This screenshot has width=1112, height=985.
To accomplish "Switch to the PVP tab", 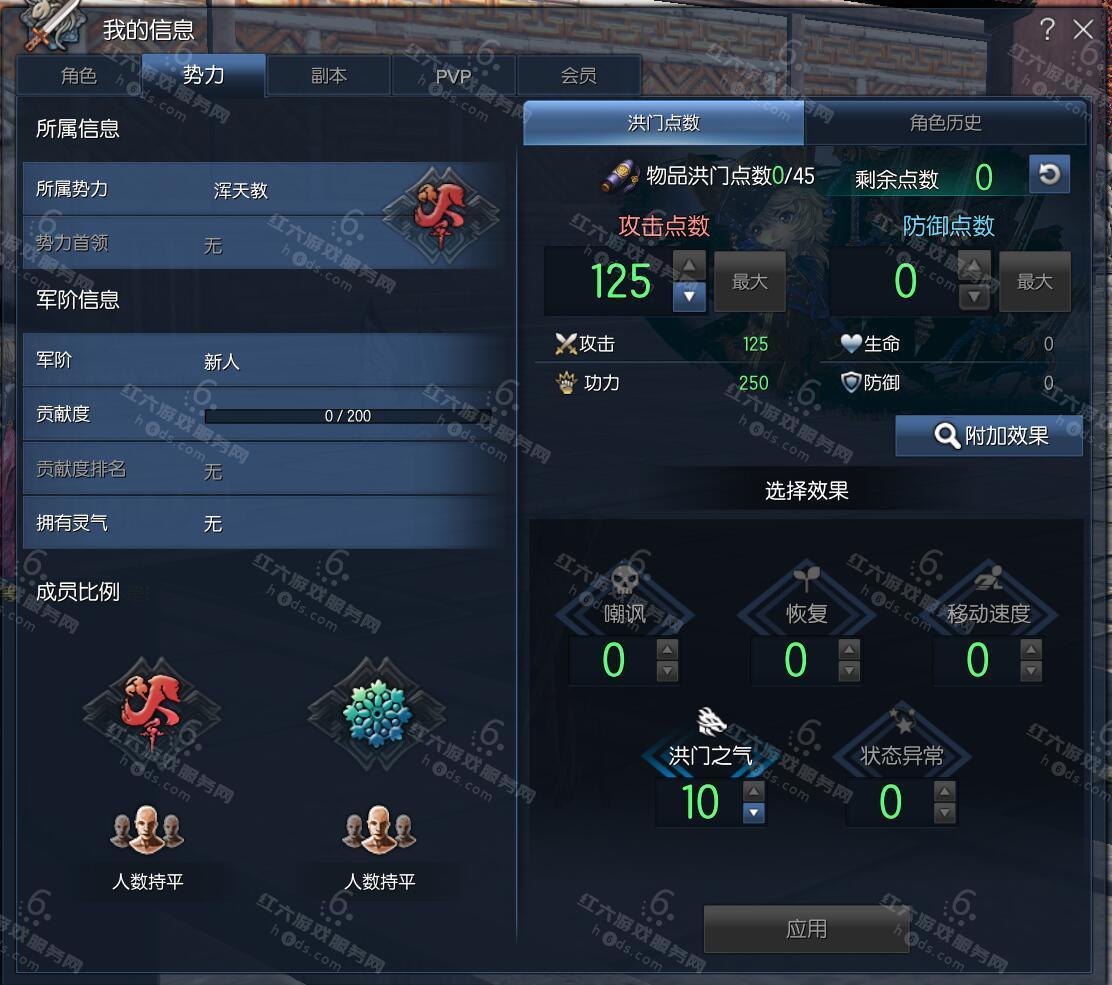I will pos(453,76).
